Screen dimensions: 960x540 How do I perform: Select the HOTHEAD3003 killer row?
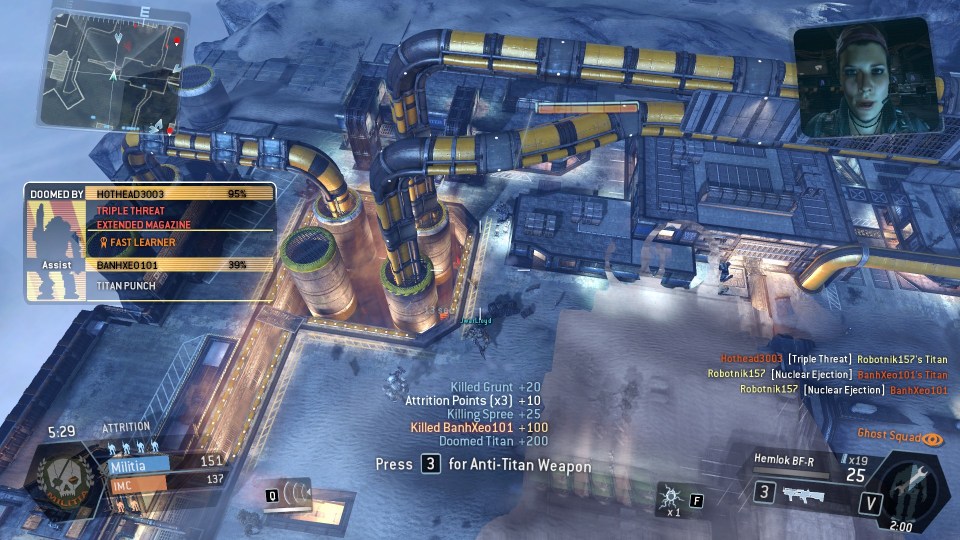tap(180, 193)
